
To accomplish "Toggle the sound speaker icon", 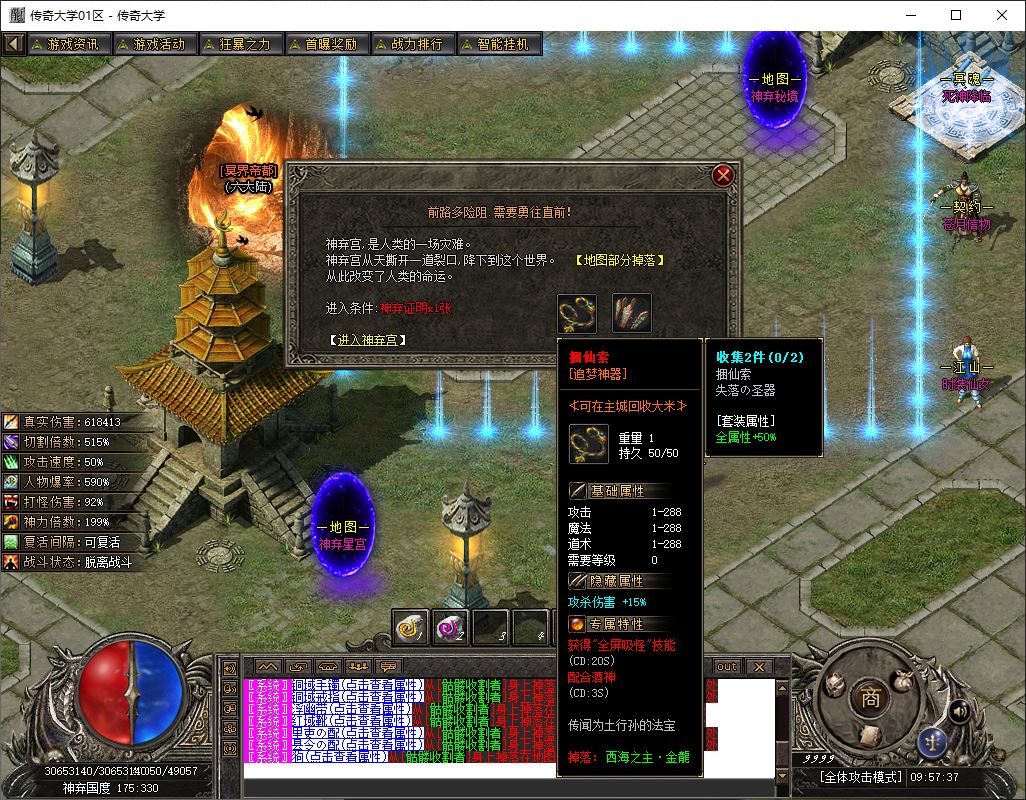I will coord(959,711).
